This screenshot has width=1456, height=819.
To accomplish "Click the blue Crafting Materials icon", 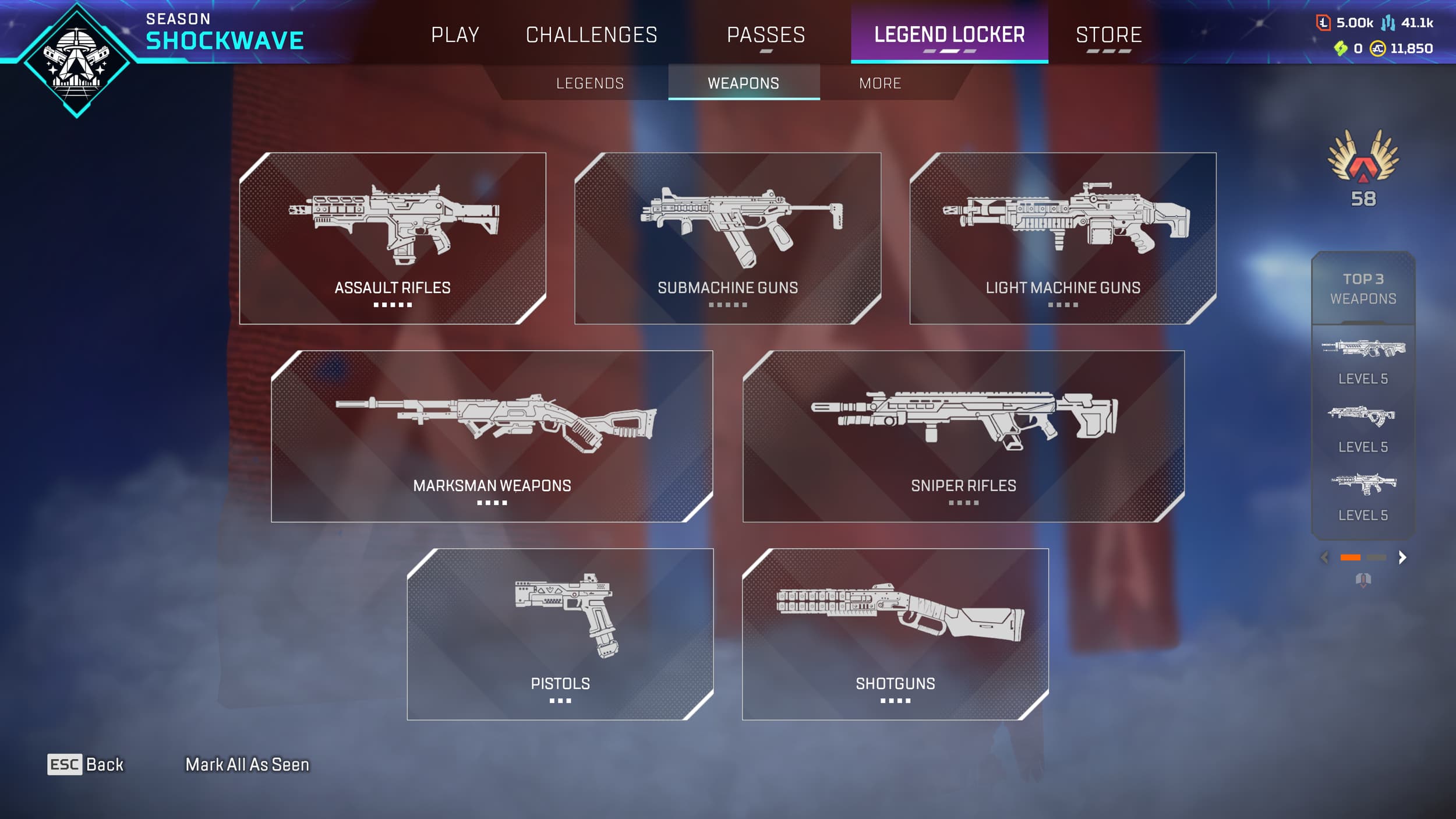I will (x=1388, y=23).
